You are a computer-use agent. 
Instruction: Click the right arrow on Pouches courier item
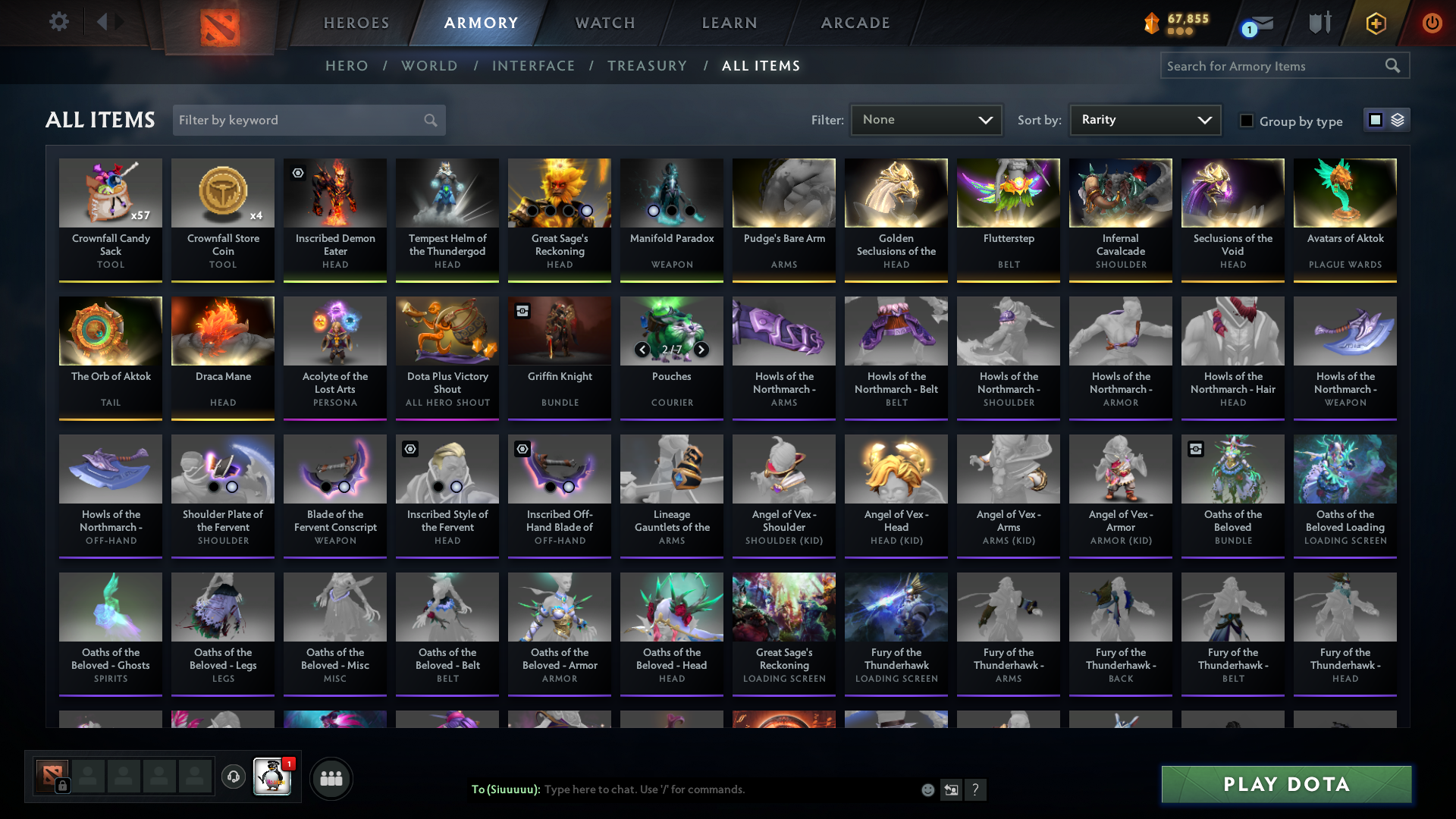[x=701, y=350]
